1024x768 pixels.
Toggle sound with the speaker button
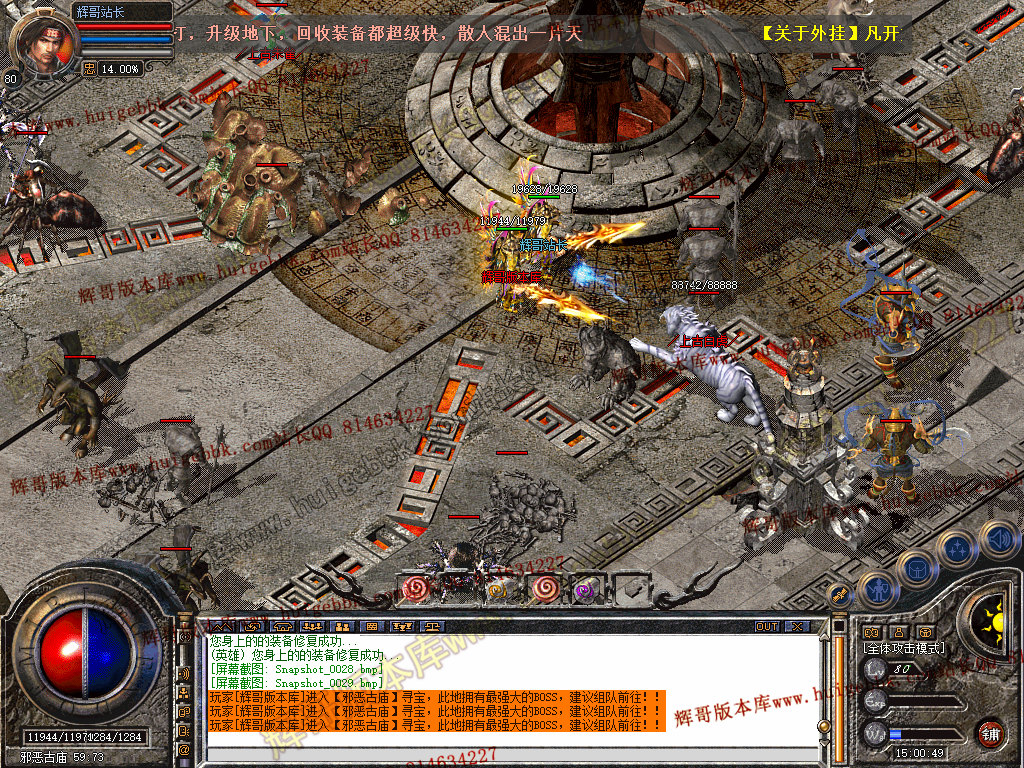click(x=997, y=539)
